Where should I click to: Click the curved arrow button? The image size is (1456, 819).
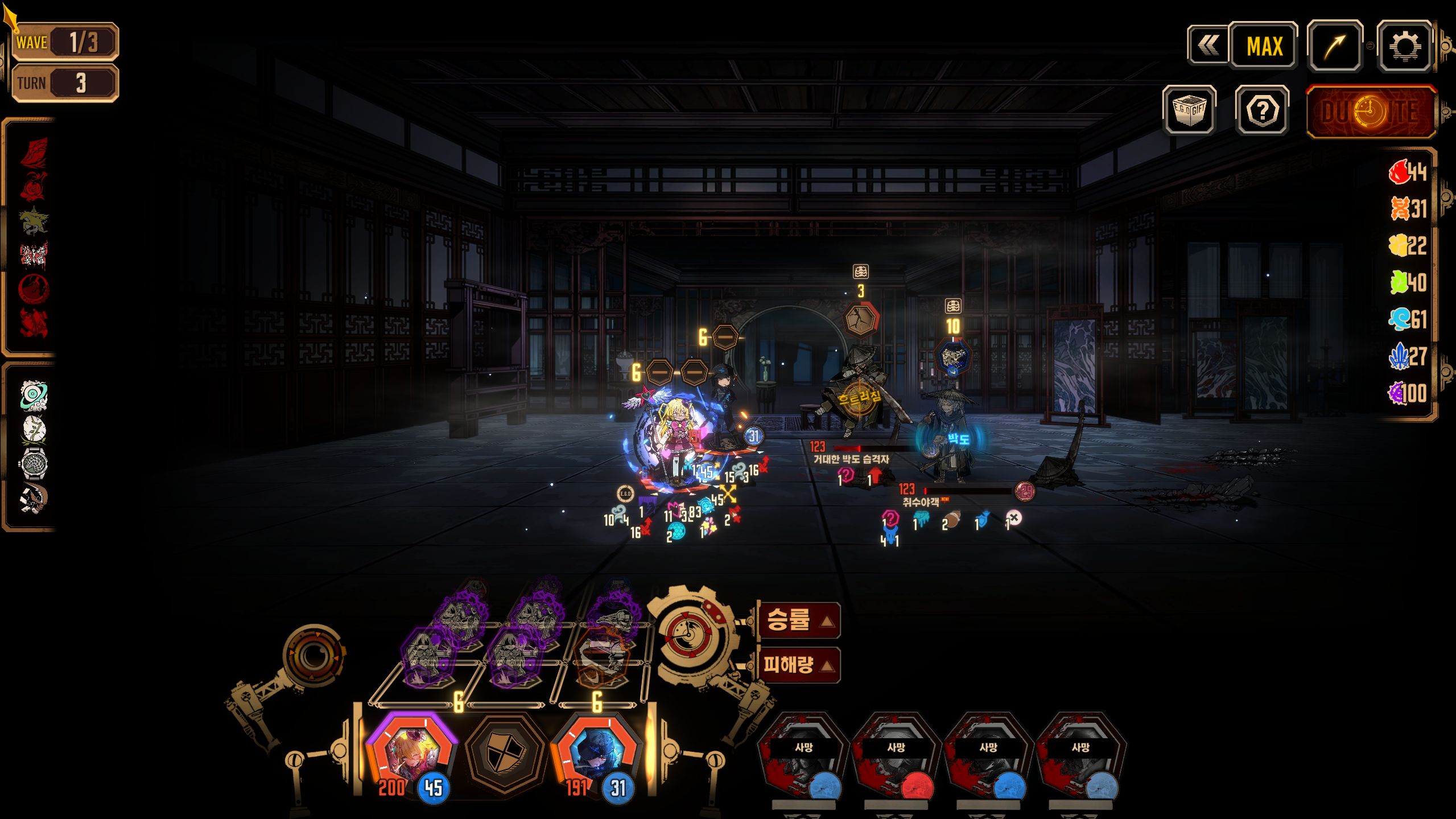click(1334, 46)
